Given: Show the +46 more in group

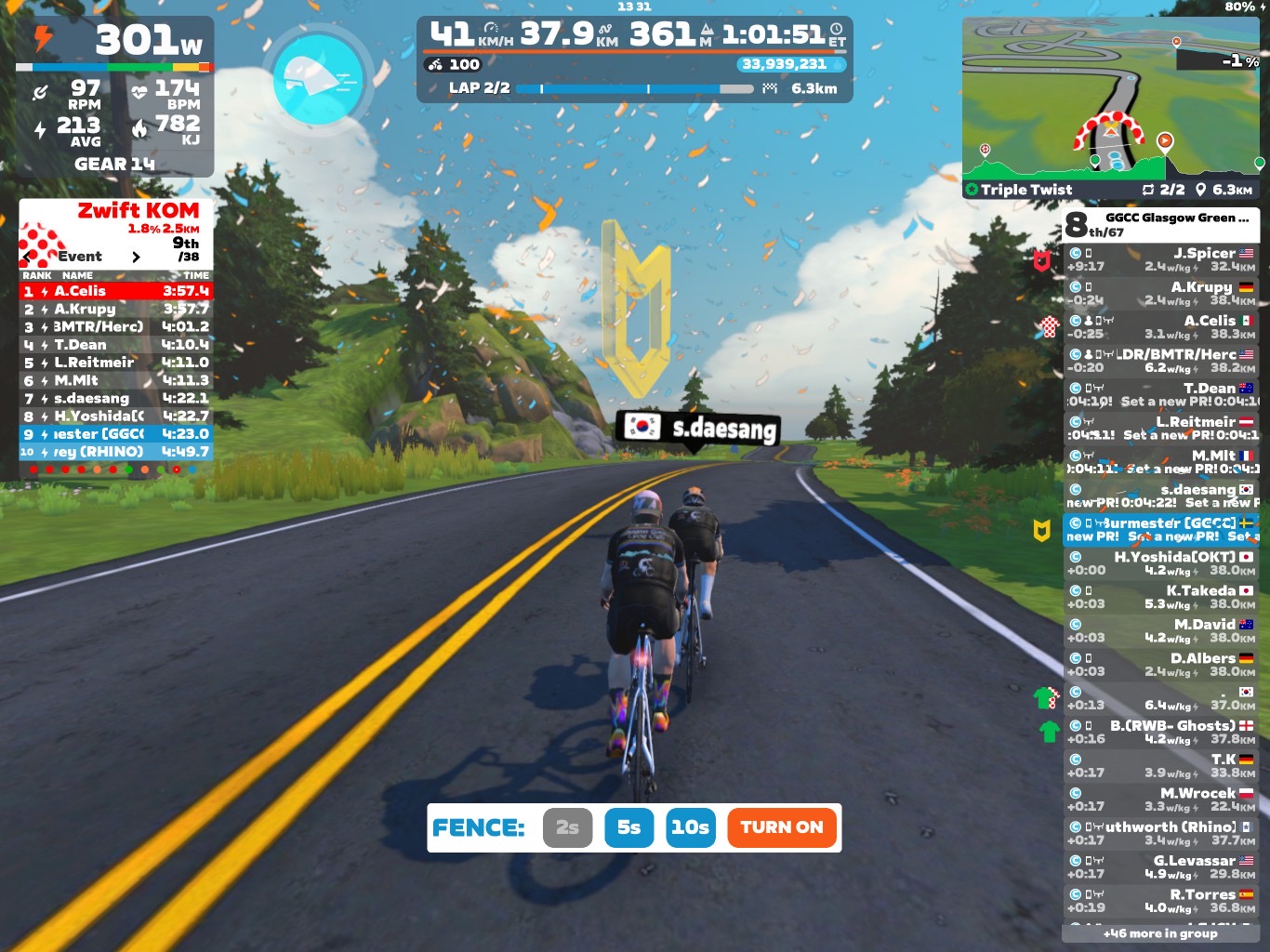Looking at the screenshot, I should pyautogui.click(x=1160, y=933).
